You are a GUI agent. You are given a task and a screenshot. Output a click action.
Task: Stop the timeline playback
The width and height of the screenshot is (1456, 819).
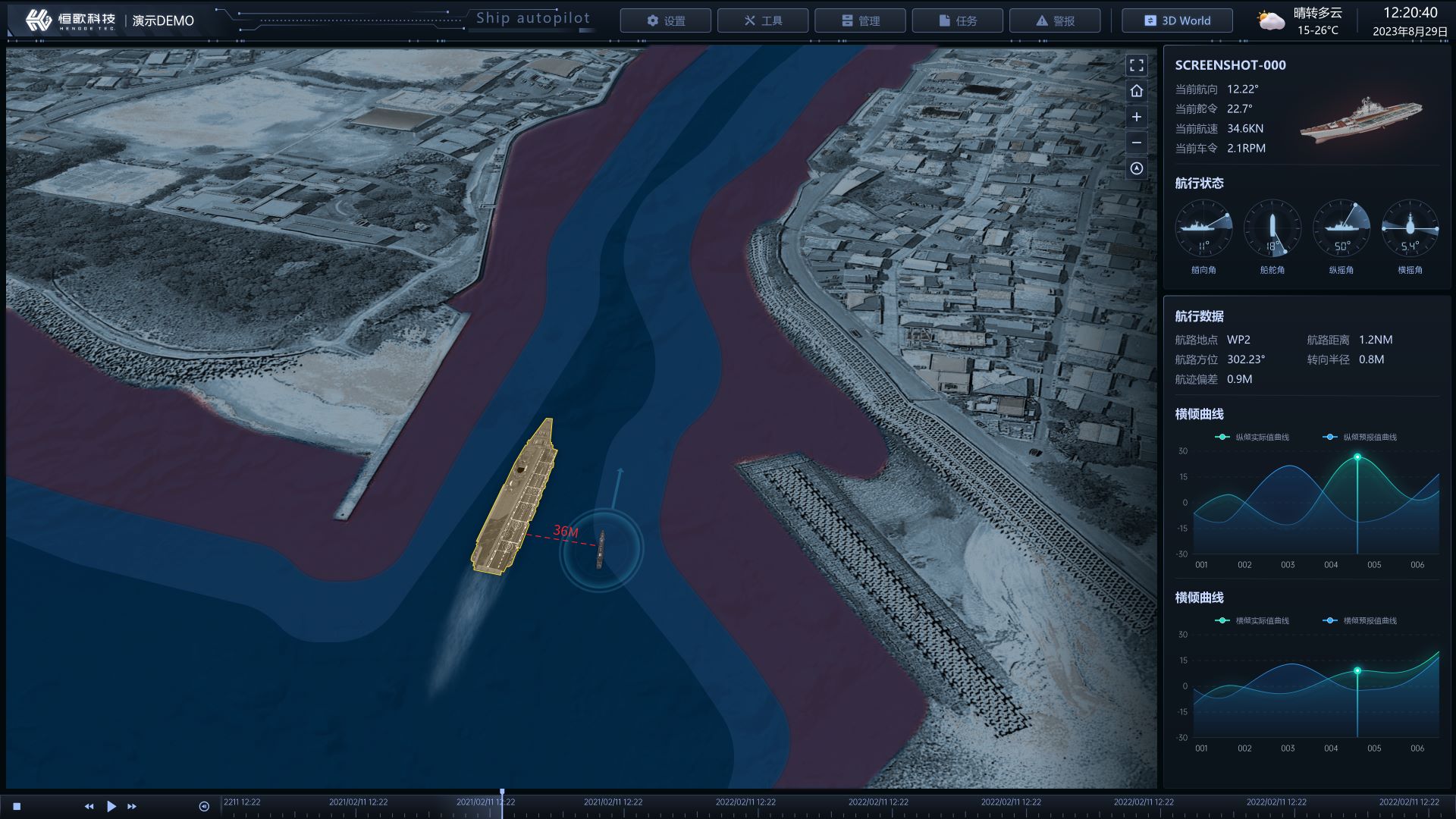coord(17,806)
